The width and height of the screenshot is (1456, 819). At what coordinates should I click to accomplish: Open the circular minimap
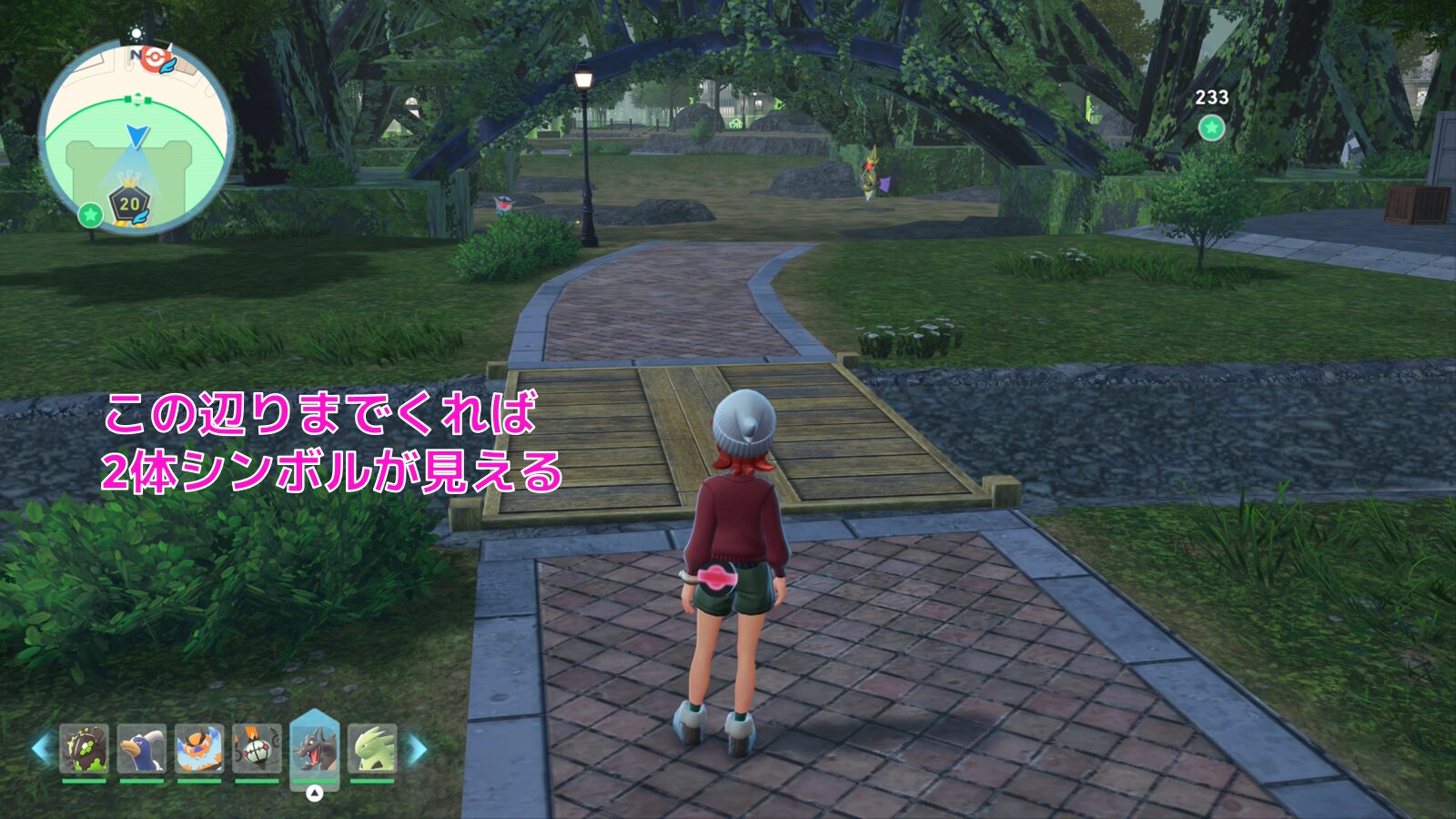[136, 136]
